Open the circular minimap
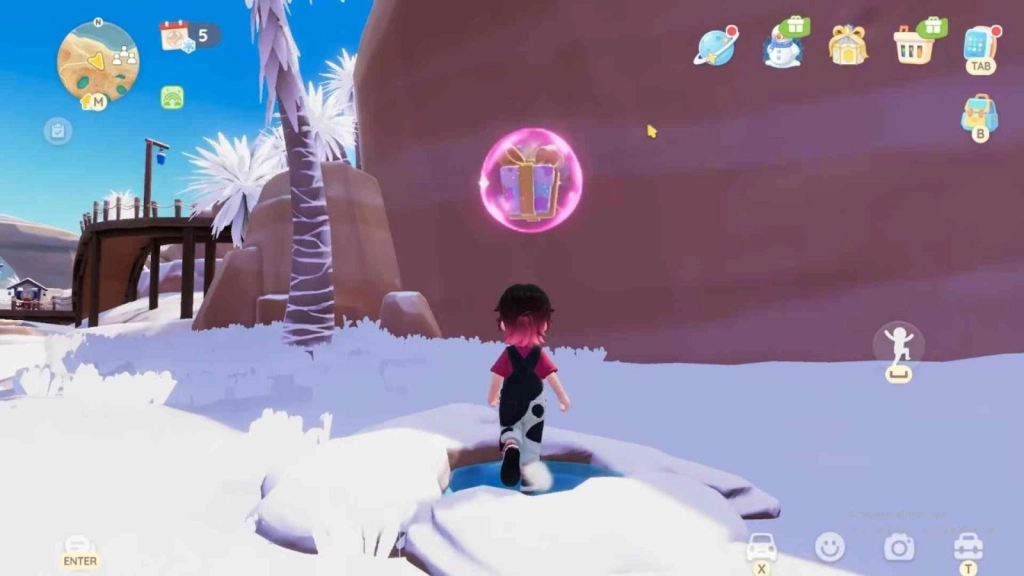 click(x=97, y=60)
